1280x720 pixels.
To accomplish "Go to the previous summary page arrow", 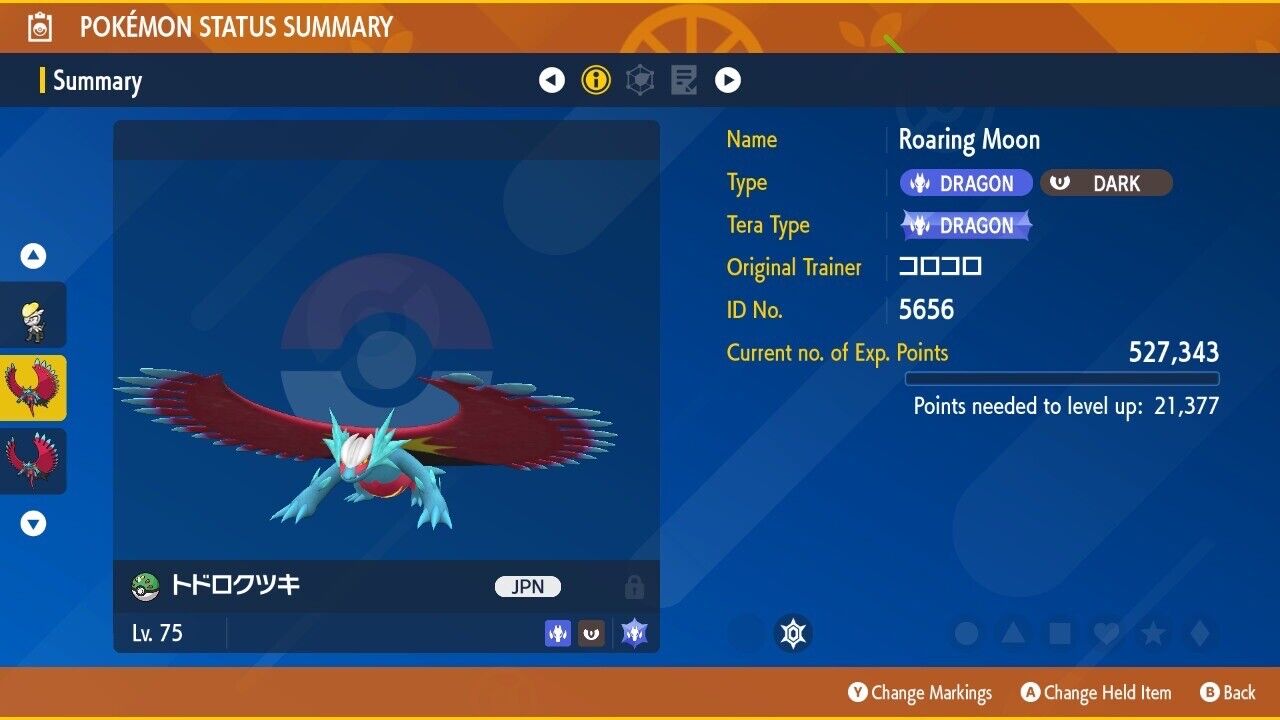I will click(x=552, y=80).
